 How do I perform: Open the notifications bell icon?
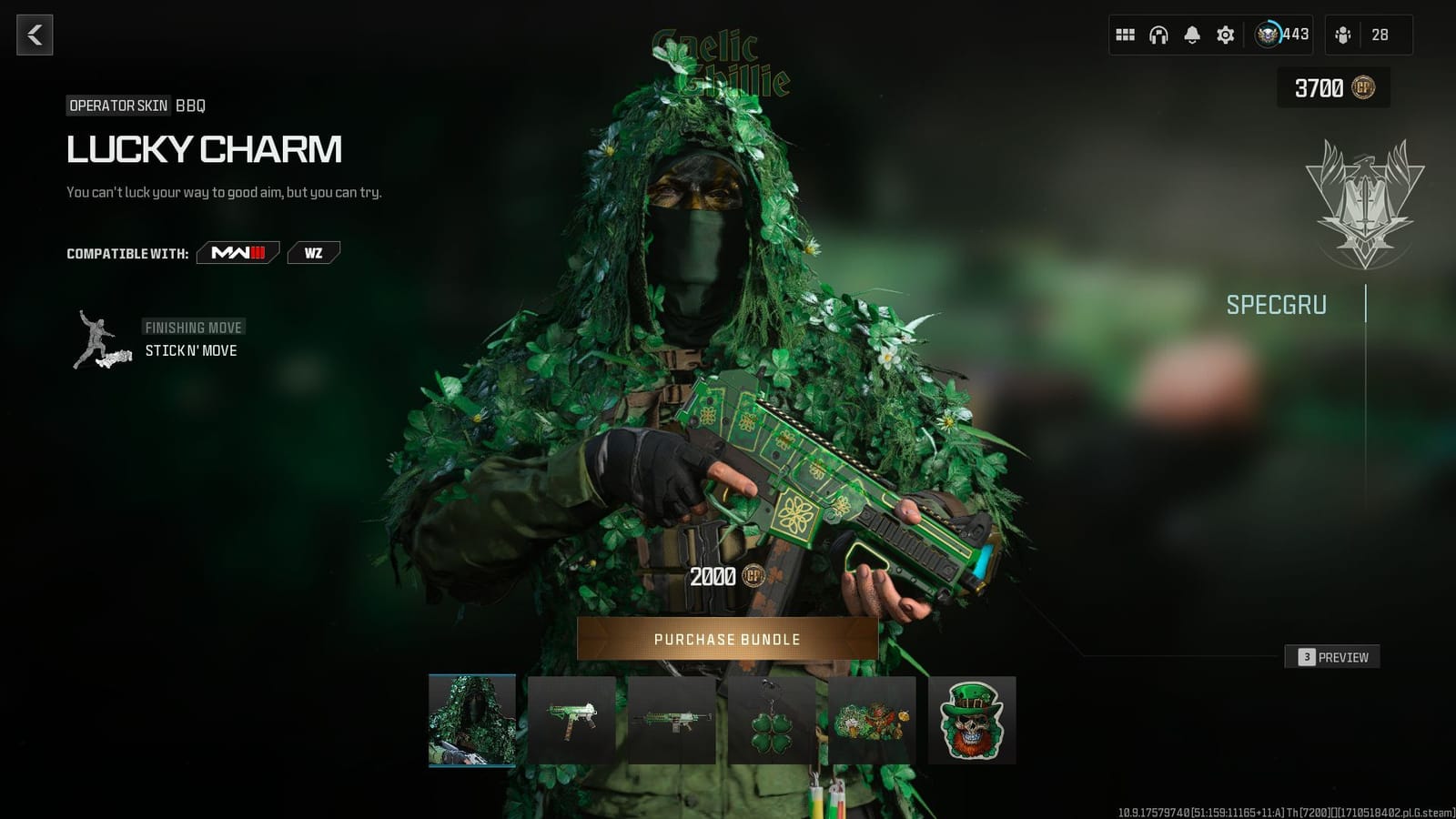click(x=1191, y=35)
